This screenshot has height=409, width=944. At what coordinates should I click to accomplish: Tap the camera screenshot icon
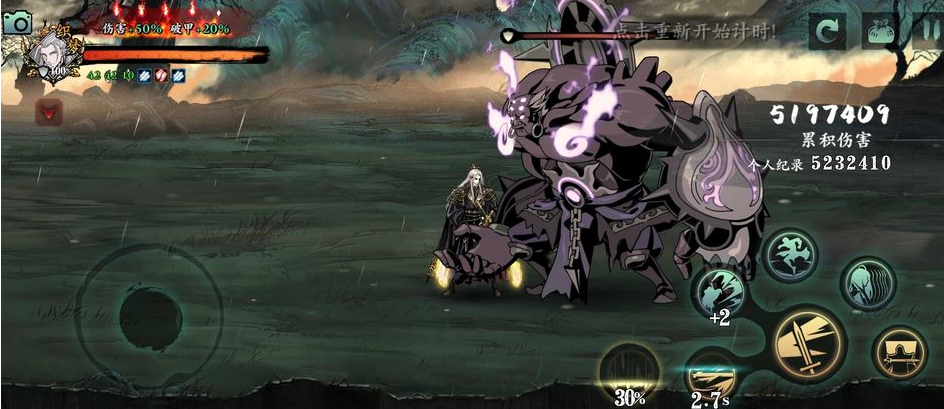click(x=17, y=21)
